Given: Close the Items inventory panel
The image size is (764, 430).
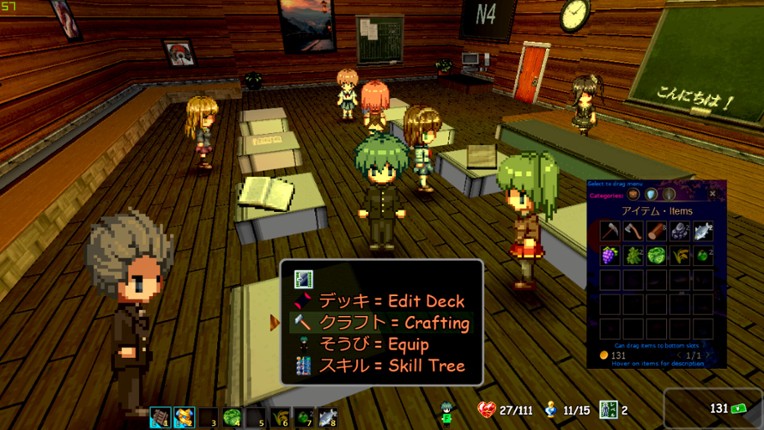Looking at the screenshot, I should pyautogui.click(x=713, y=193).
